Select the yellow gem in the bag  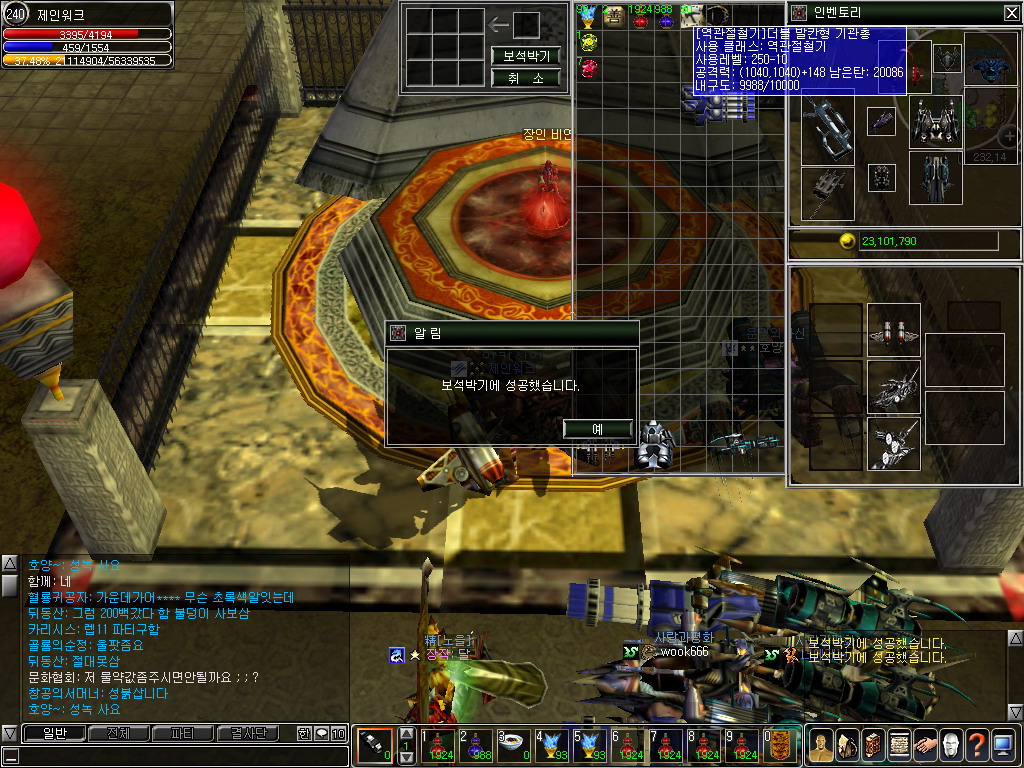coord(590,42)
